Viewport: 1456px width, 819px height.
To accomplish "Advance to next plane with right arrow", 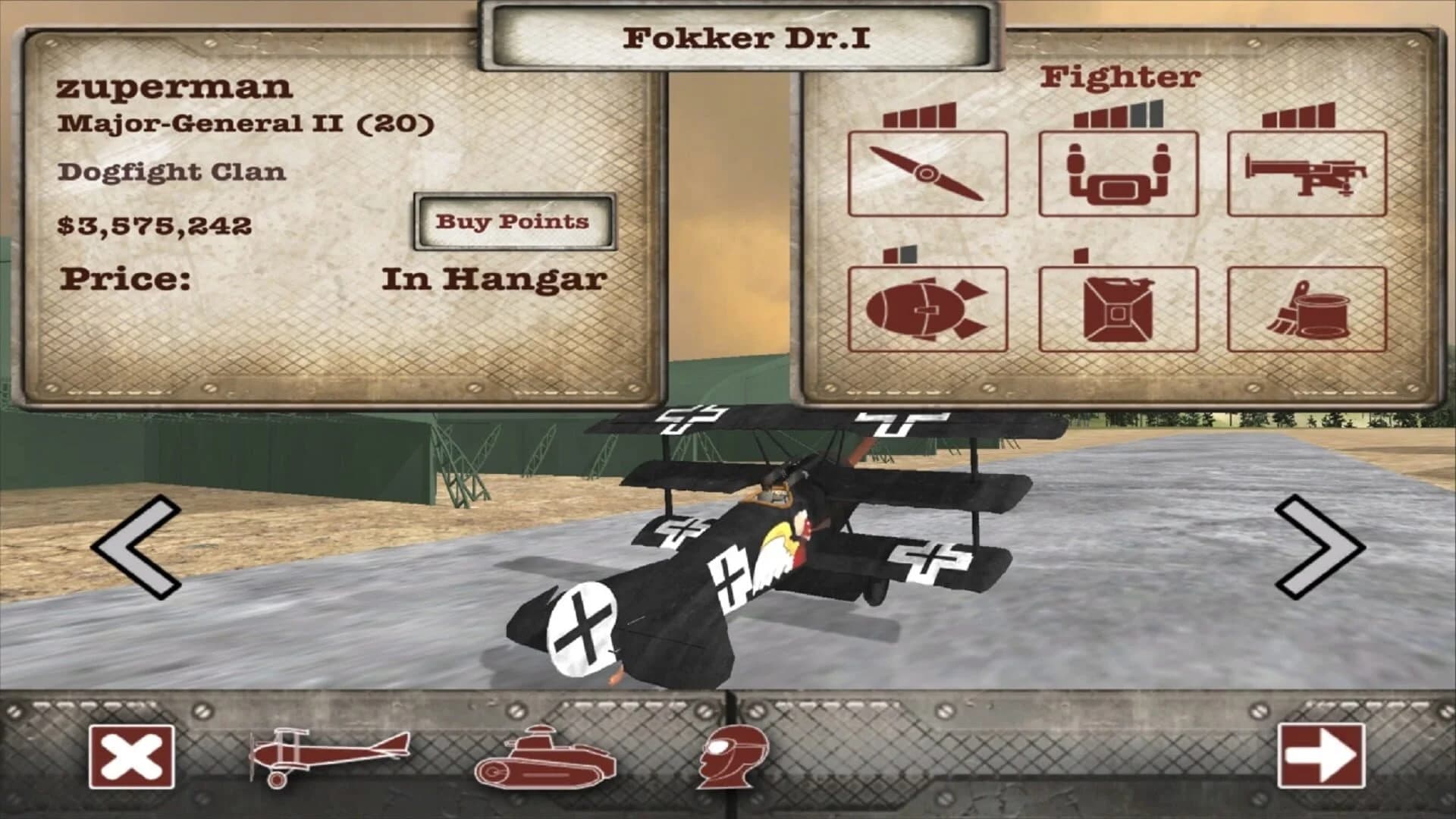I will [x=1316, y=546].
